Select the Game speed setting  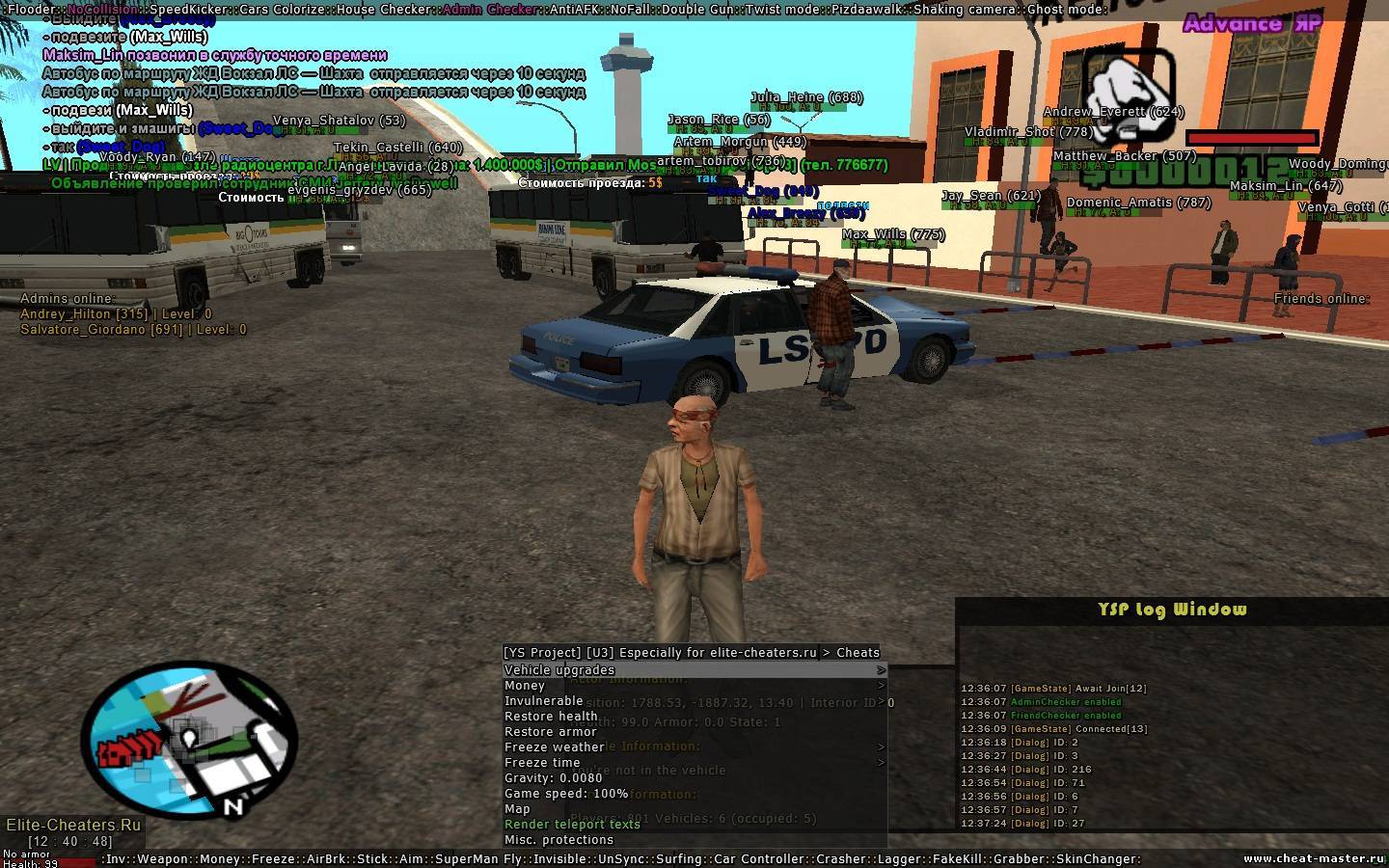click(x=565, y=794)
